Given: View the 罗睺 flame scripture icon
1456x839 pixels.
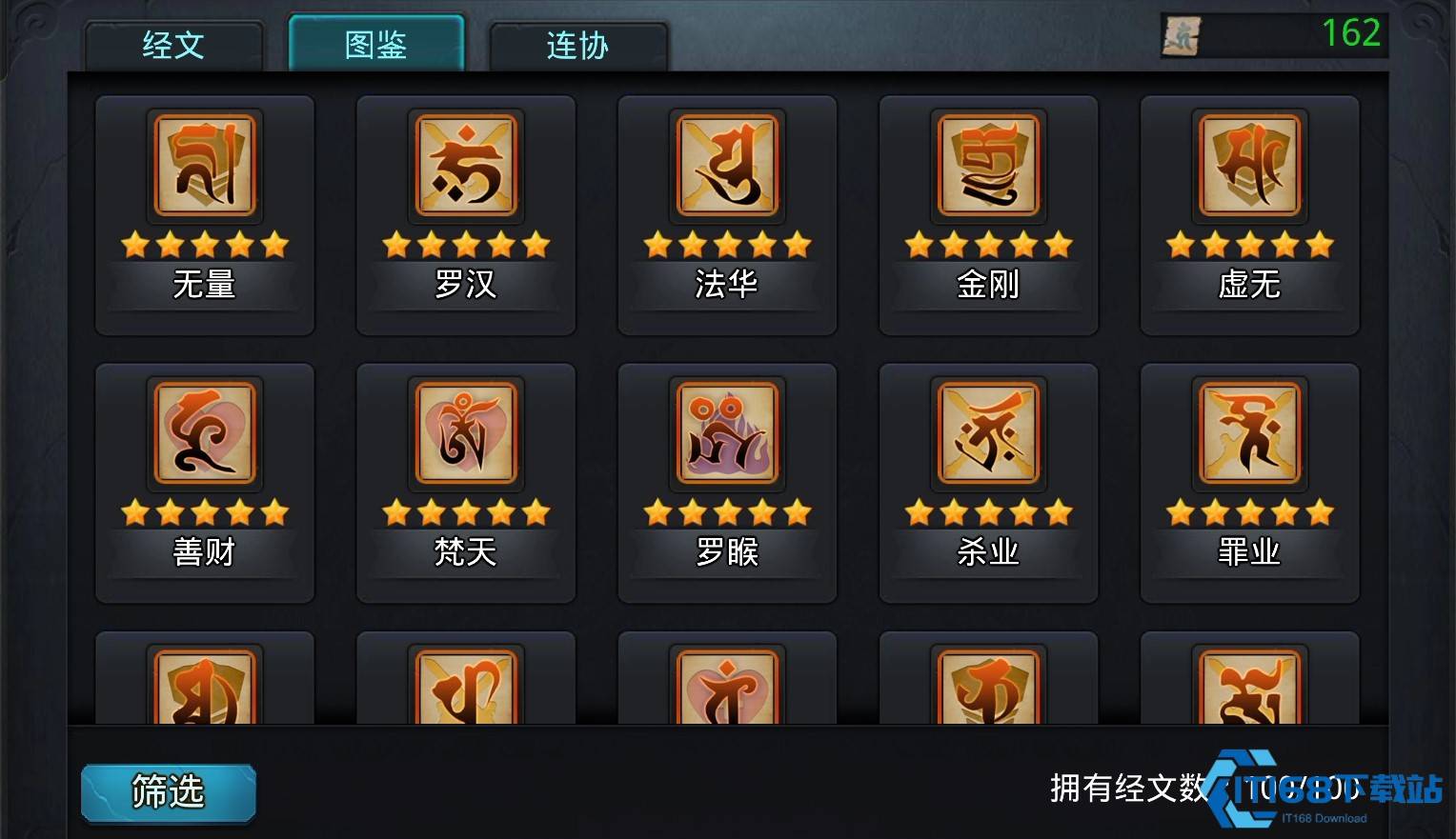Looking at the screenshot, I should pyautogui.click(x=726, y=434).
